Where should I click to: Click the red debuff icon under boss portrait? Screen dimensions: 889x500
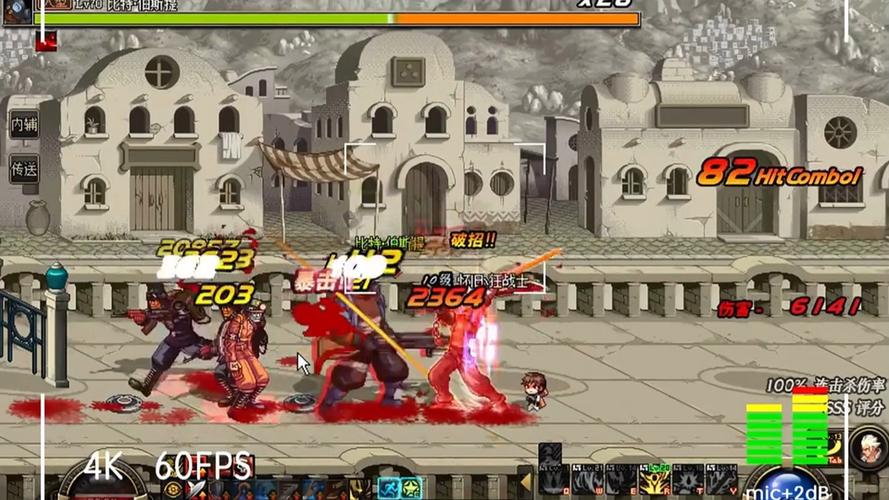pos(46,40)
